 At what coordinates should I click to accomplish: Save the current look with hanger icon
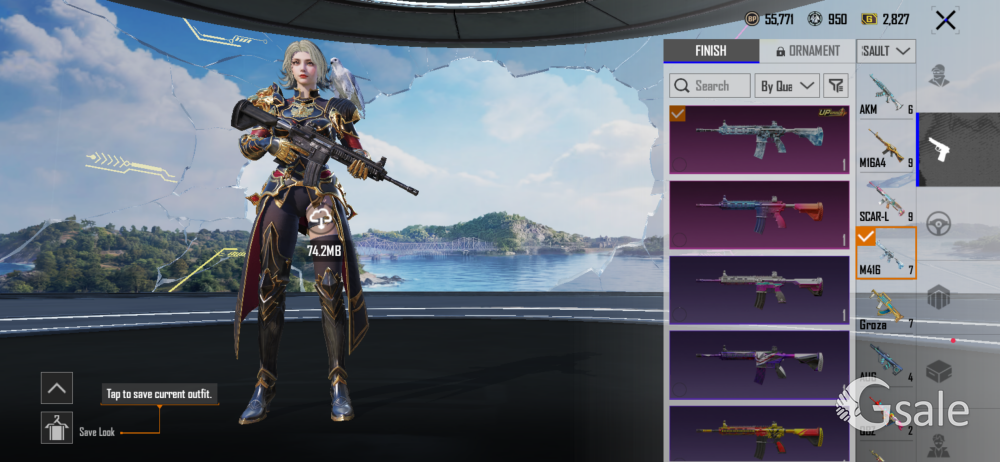tap(57, 428)
